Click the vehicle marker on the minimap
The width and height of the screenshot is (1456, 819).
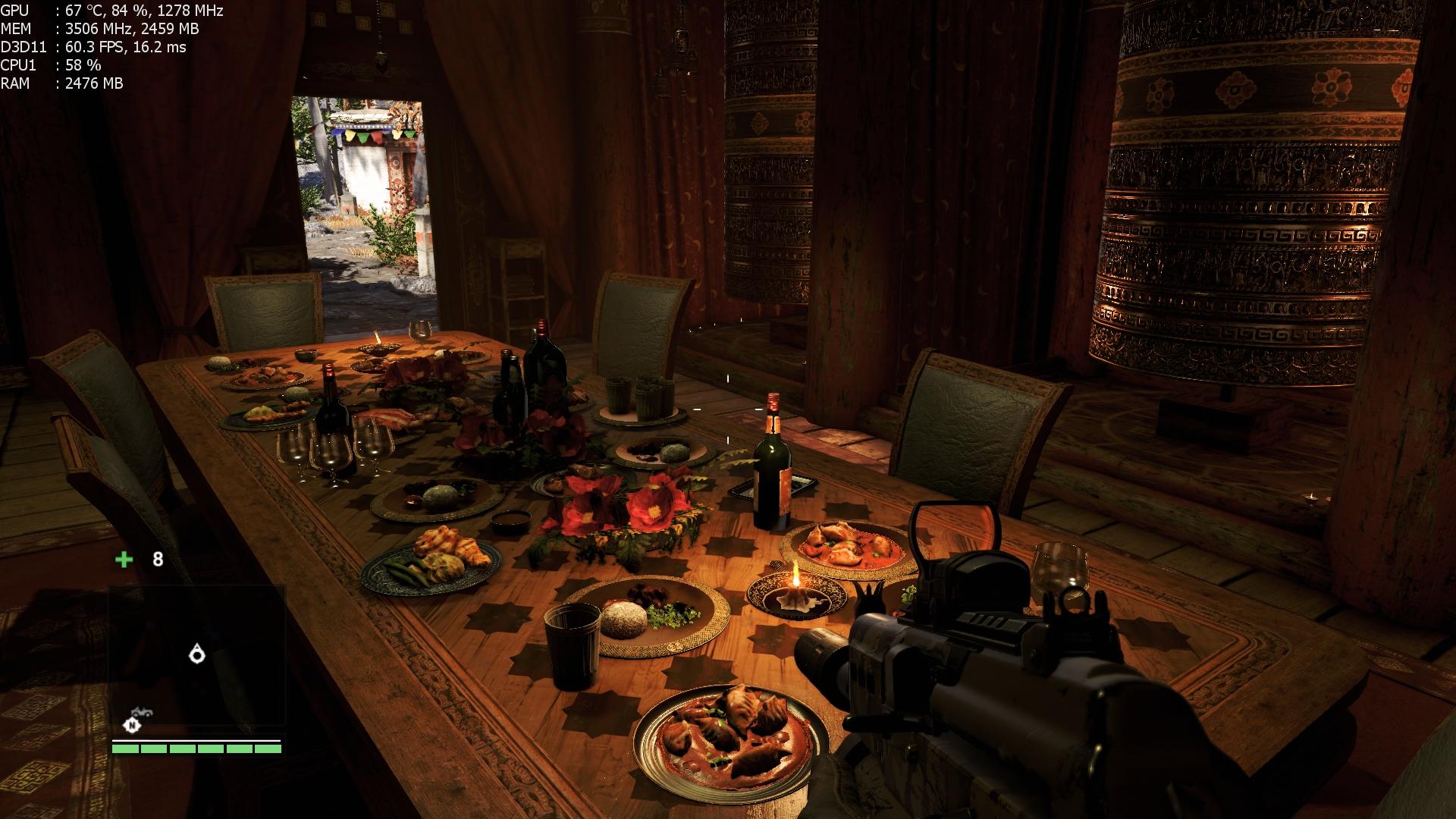[x=140, y=711]
